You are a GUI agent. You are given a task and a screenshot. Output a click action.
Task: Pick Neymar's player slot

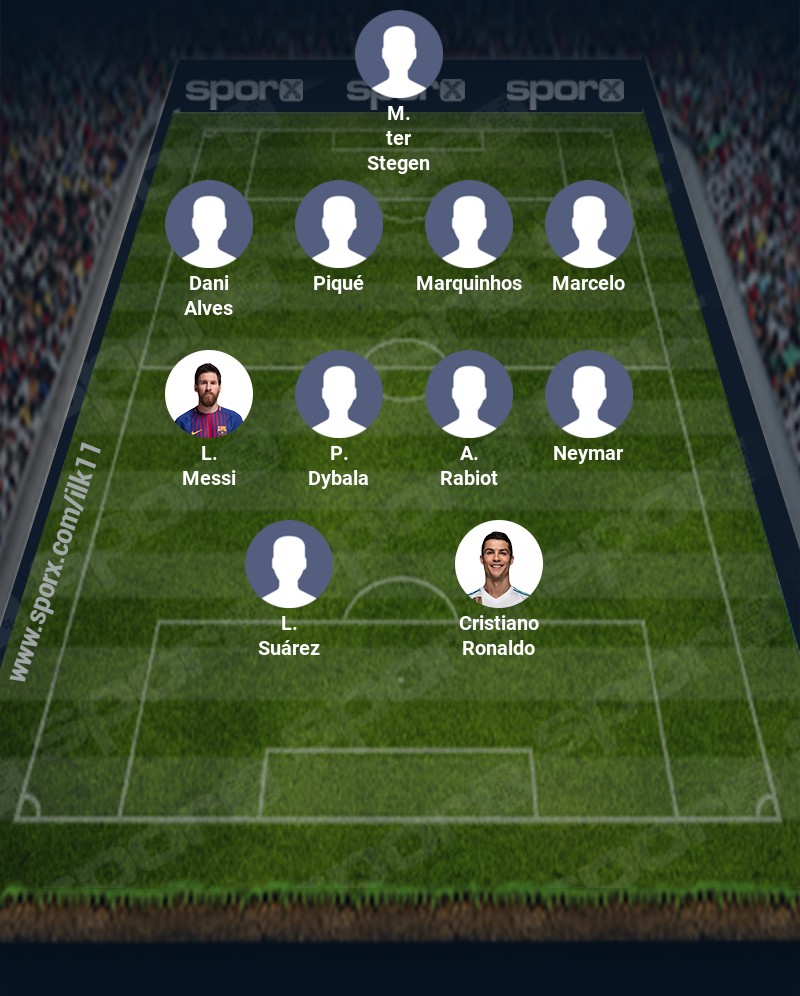589,394
